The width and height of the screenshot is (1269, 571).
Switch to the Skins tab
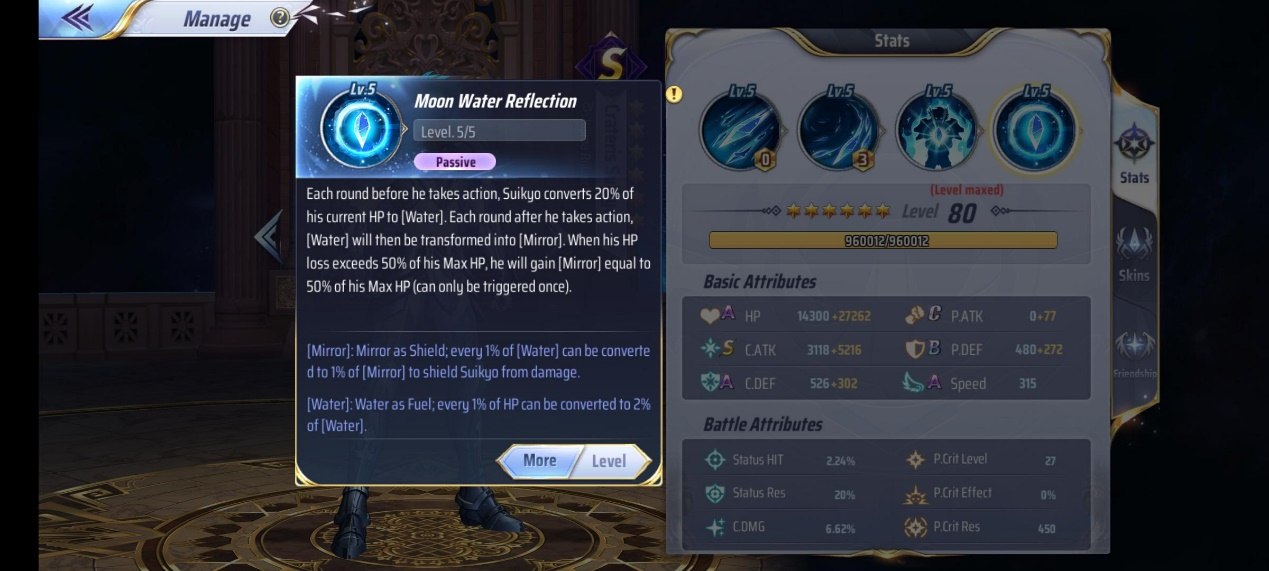point(1134,253)
